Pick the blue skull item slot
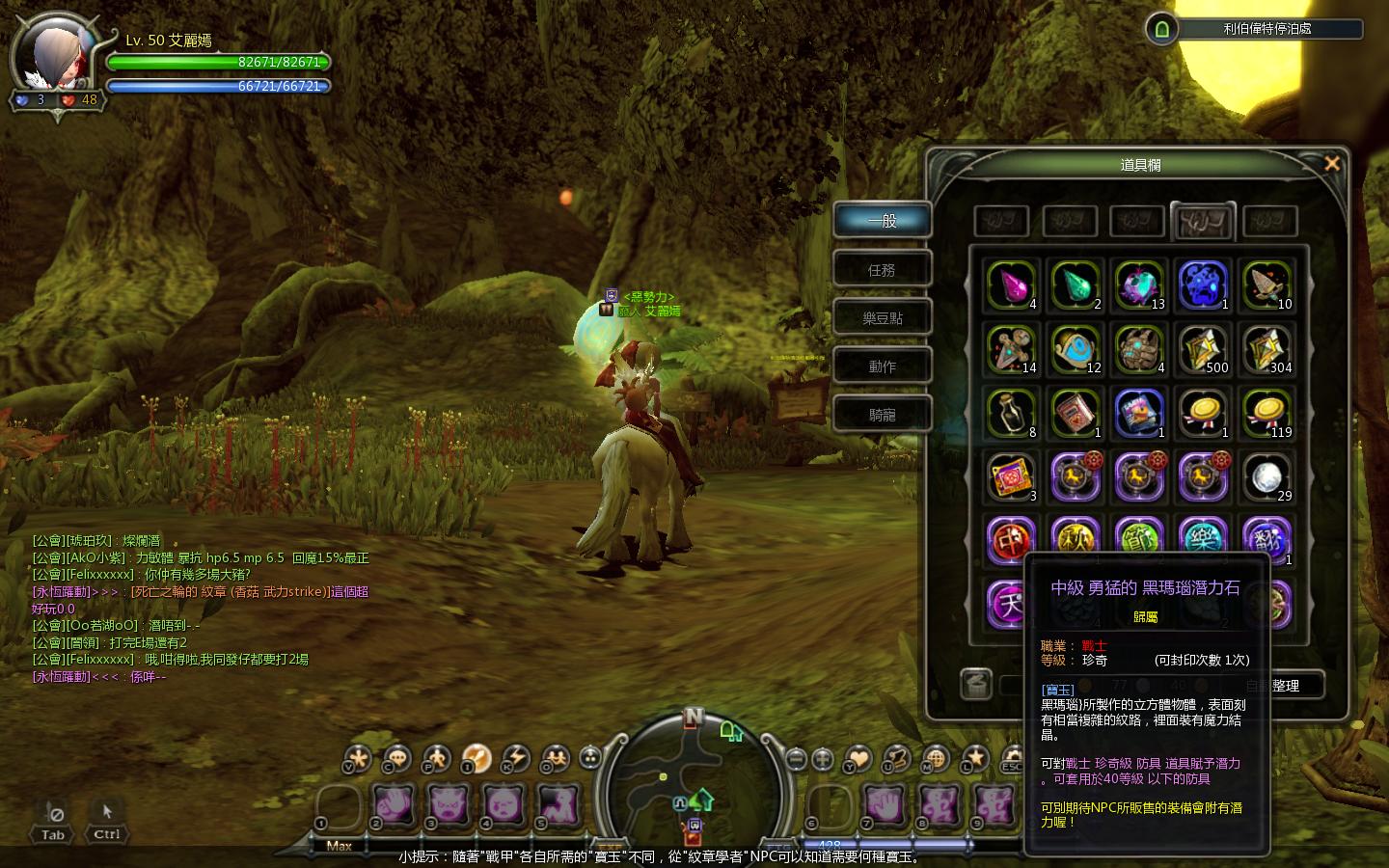 (1203, 285)
